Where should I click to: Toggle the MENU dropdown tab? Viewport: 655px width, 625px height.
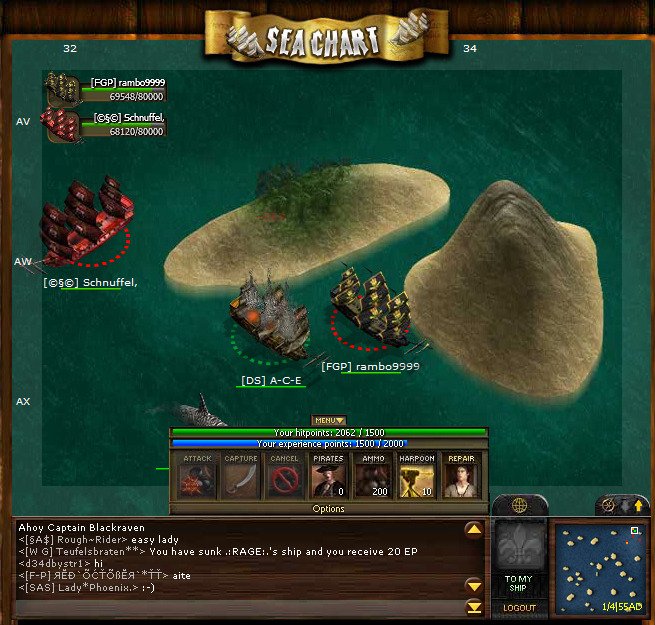(x=328, y=421)
